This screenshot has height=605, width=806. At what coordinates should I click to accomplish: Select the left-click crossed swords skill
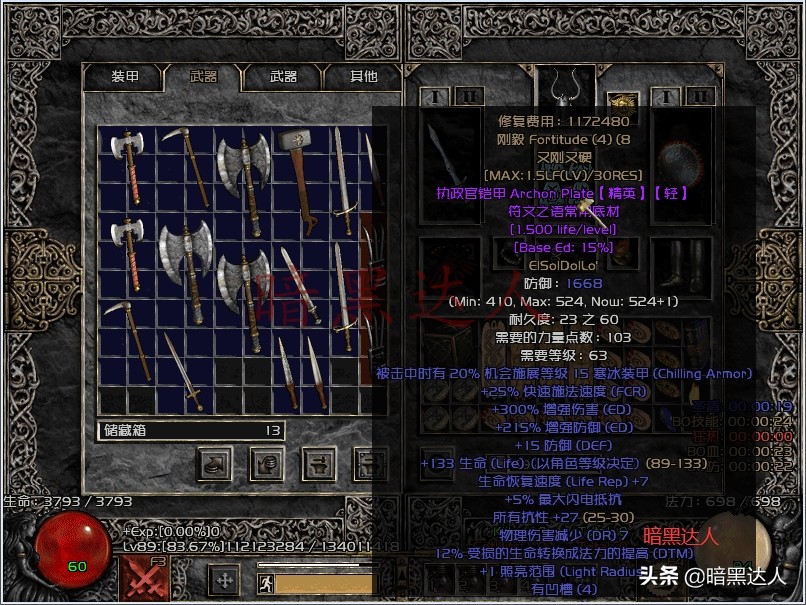(145, 579)
